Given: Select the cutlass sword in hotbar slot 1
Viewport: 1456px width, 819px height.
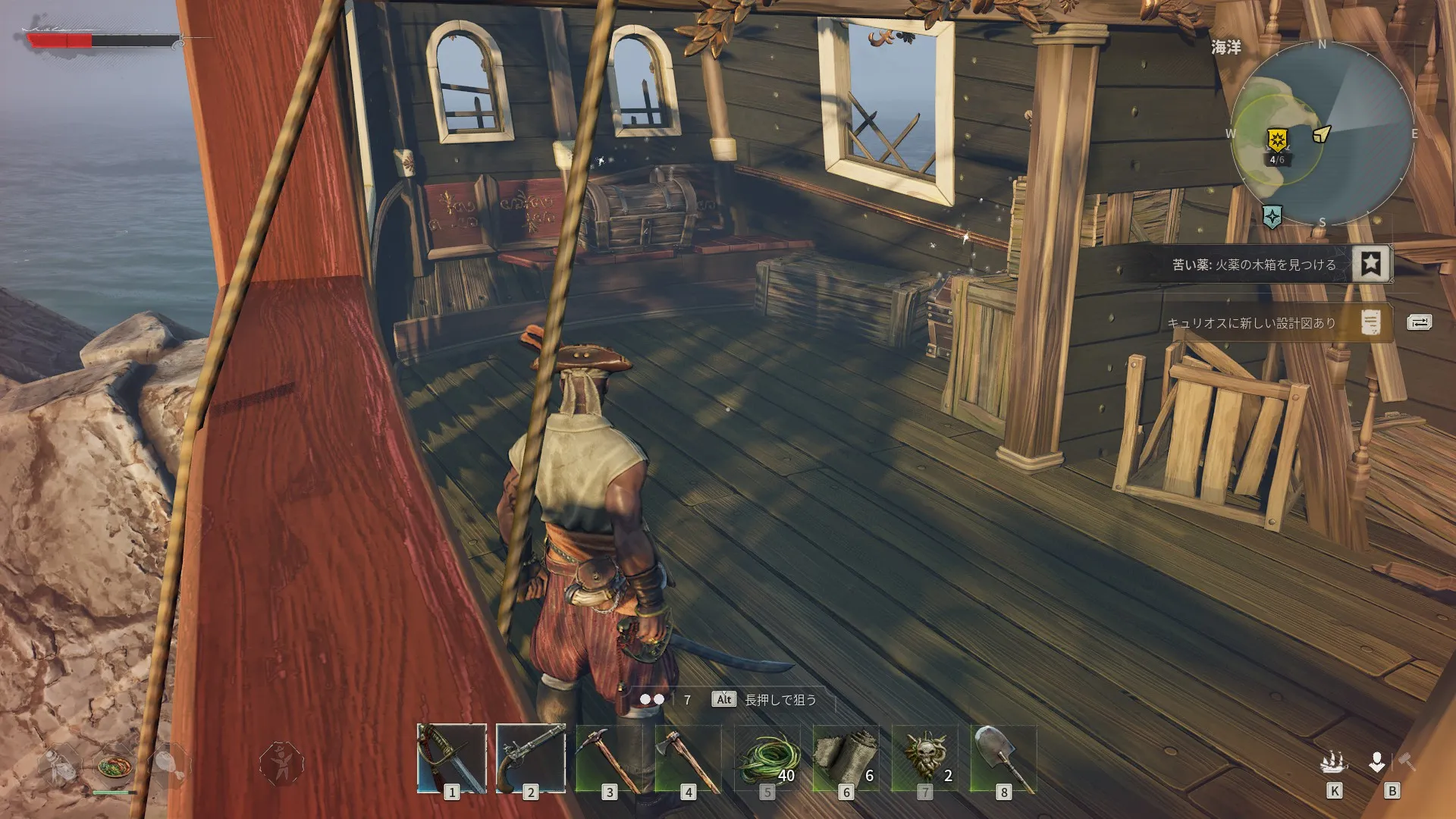Looking at the screenshot, I should pos(452,758).
